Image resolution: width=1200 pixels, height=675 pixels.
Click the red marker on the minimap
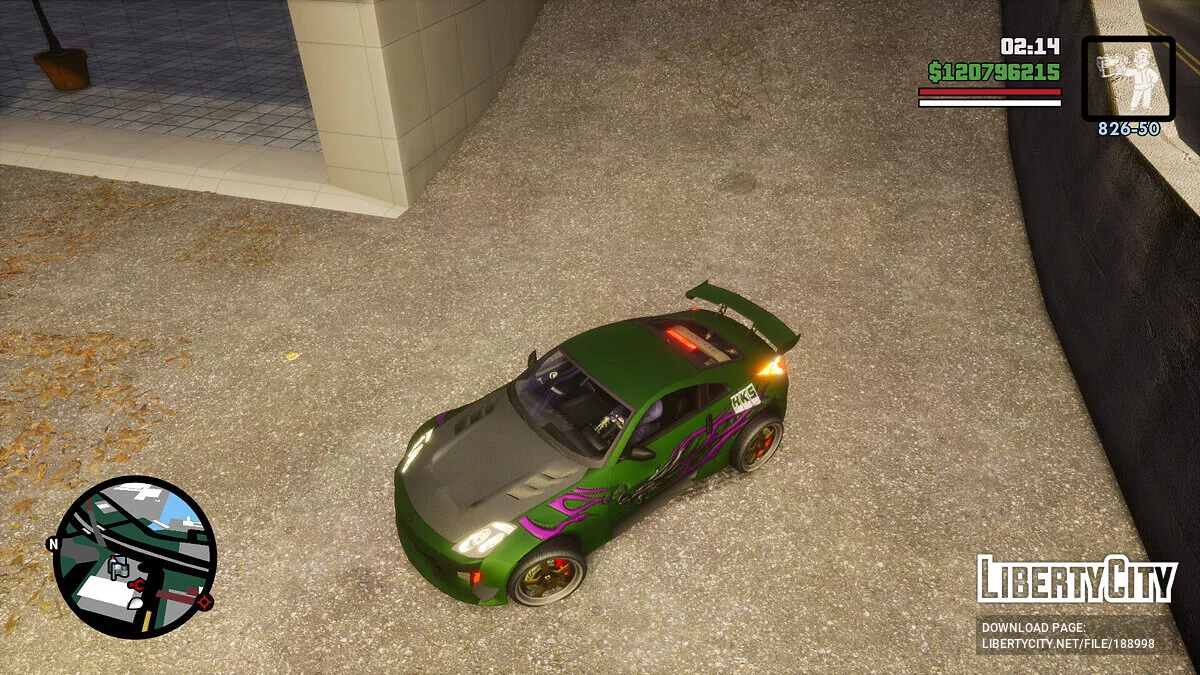click(x=205, y=602)
